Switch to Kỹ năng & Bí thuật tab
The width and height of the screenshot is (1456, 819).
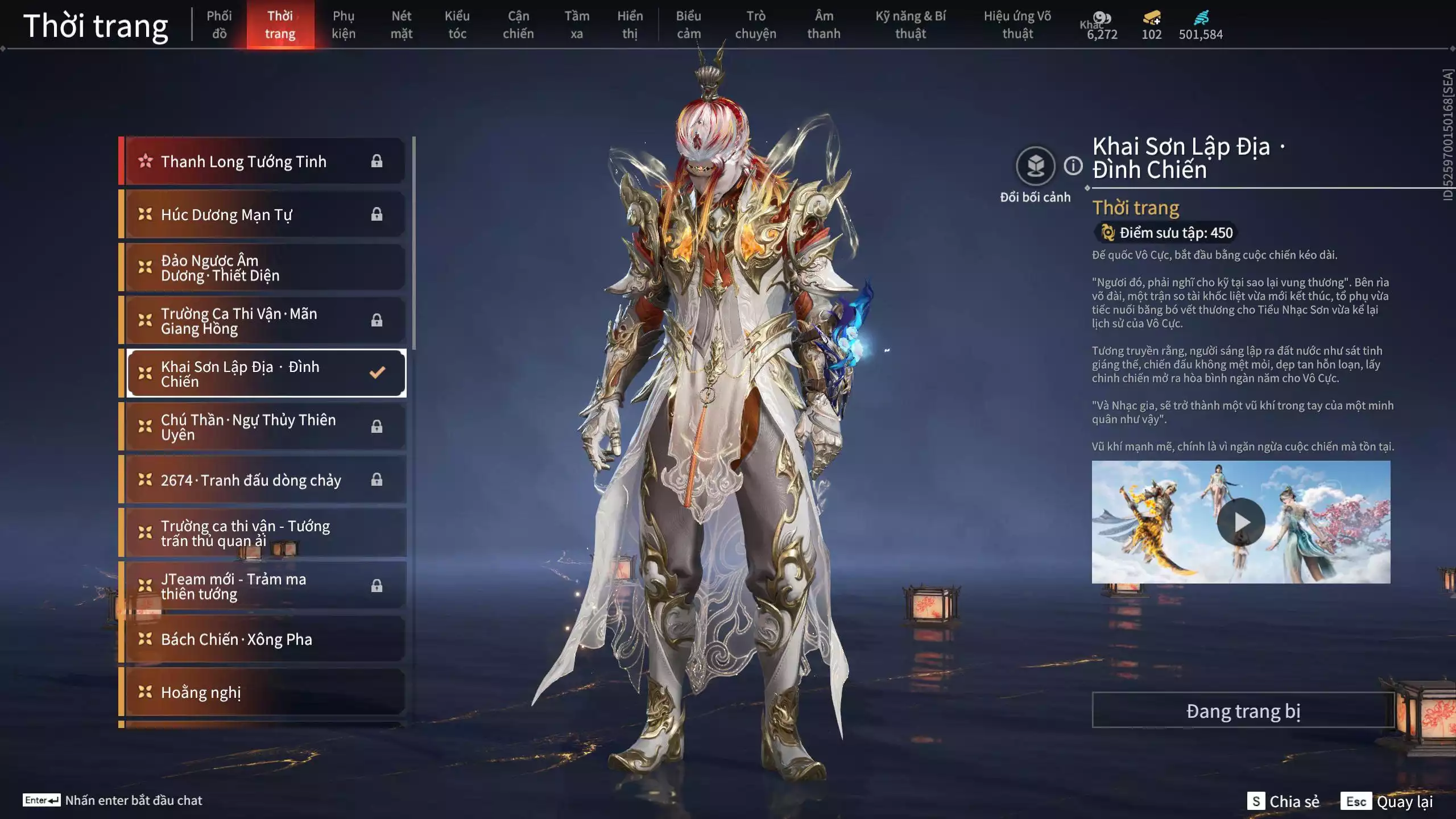(910, 24)
